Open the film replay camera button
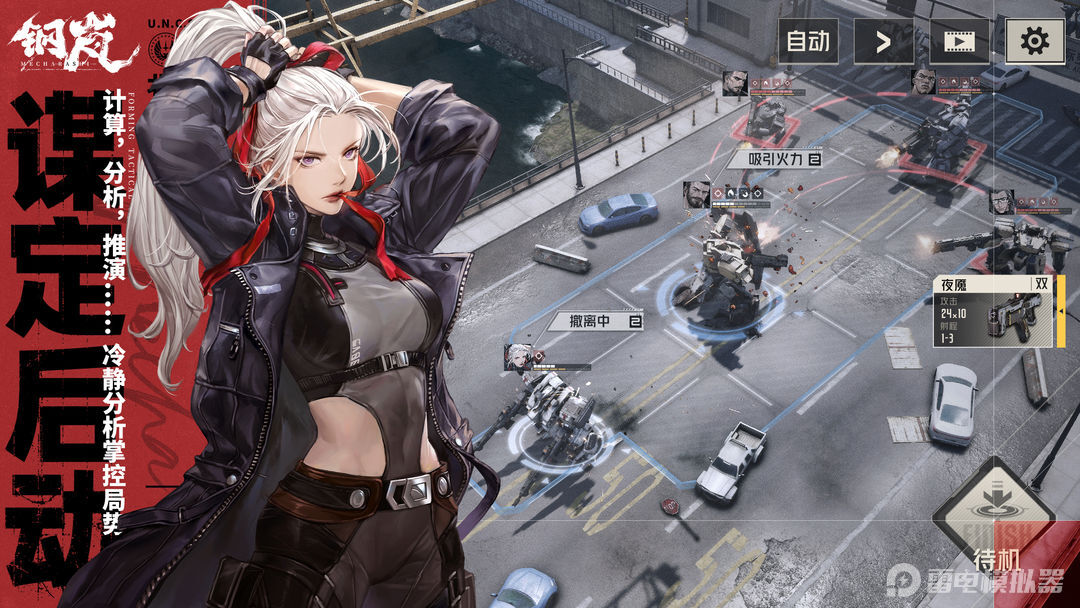Image resolution: width=1080 pixels, height=608 pixels. pos(959,41)
